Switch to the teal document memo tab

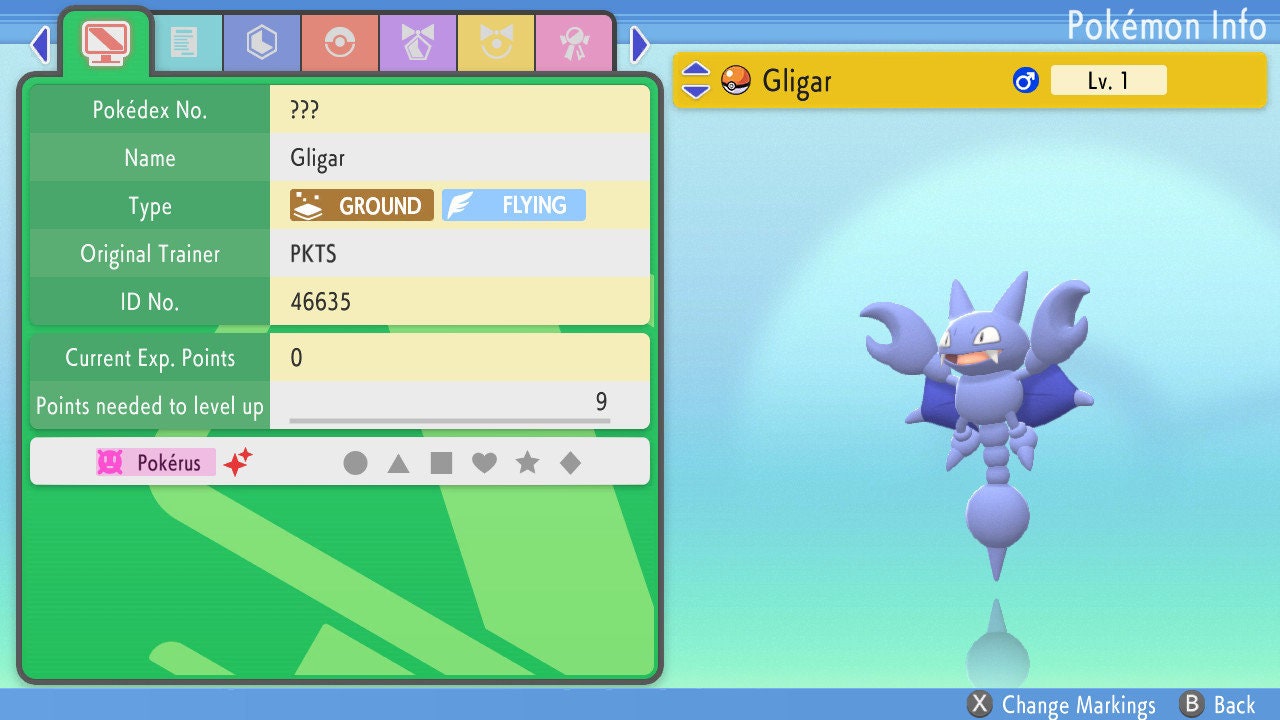[x=183, y=43]
